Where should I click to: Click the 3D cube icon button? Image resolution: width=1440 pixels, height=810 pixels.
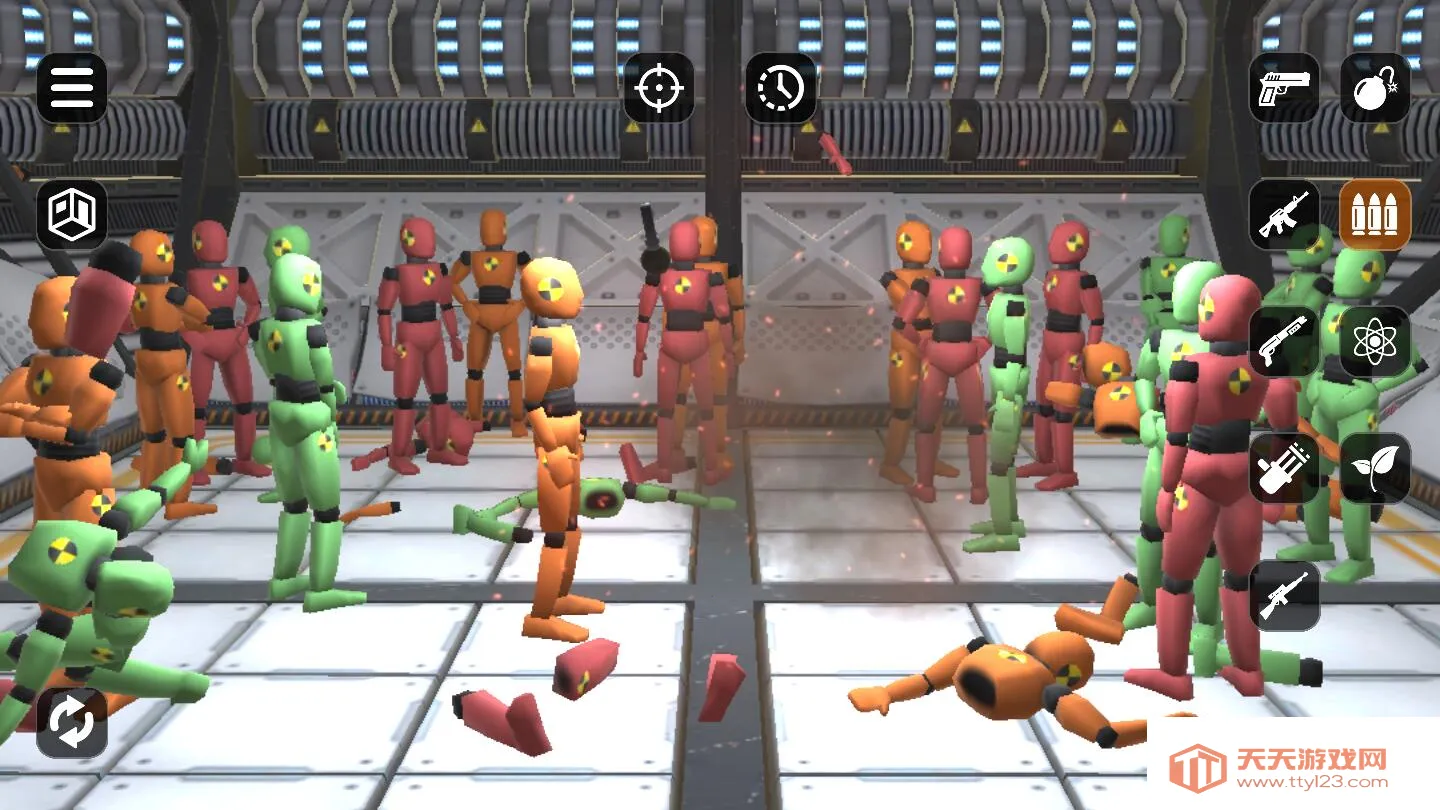click(72, 214)
